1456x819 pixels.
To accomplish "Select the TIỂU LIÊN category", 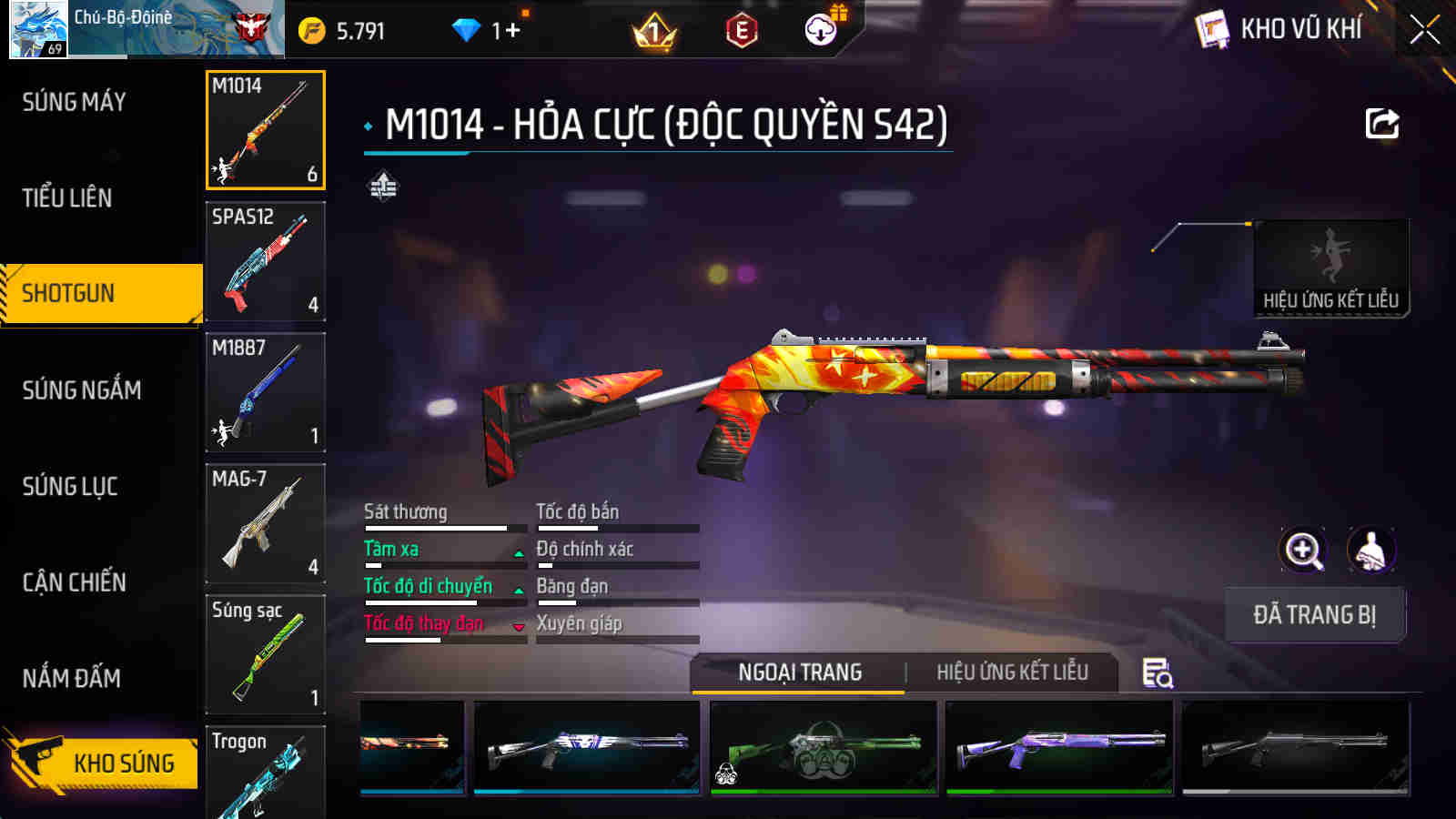I will [x=66, y=198].
